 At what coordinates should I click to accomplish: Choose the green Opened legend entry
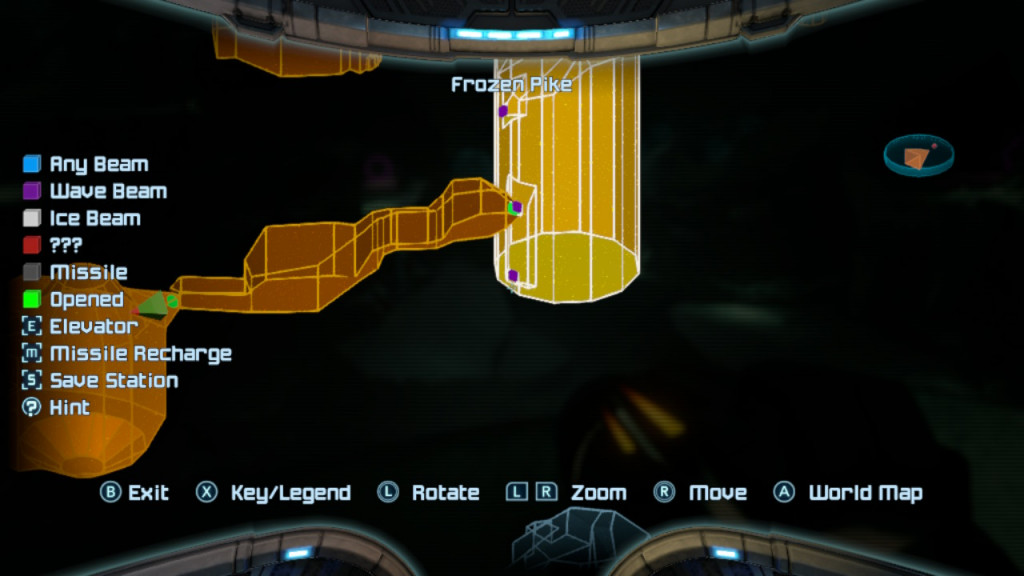pyautogui.click(x=73, y=299)
